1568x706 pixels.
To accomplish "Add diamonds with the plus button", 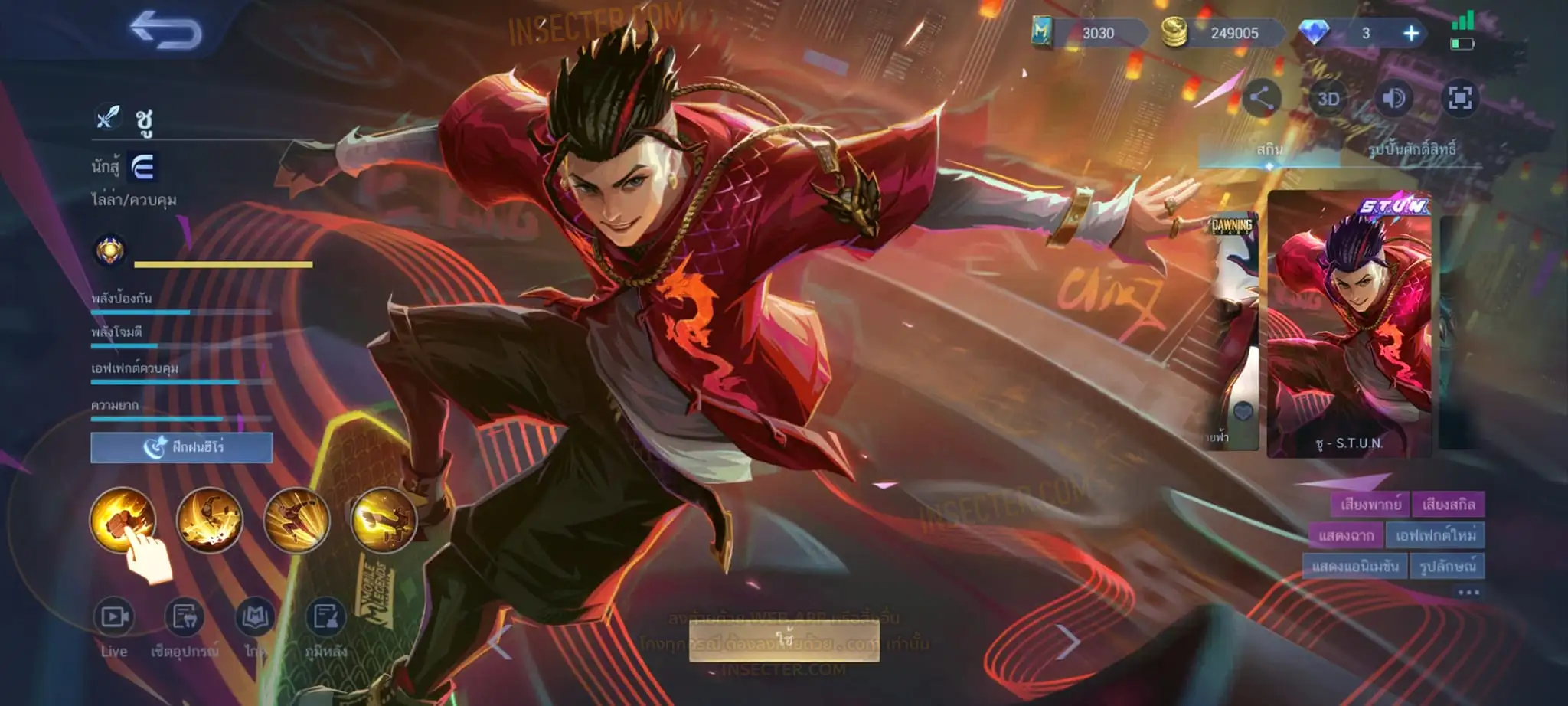I will [x=1410, y=33].
